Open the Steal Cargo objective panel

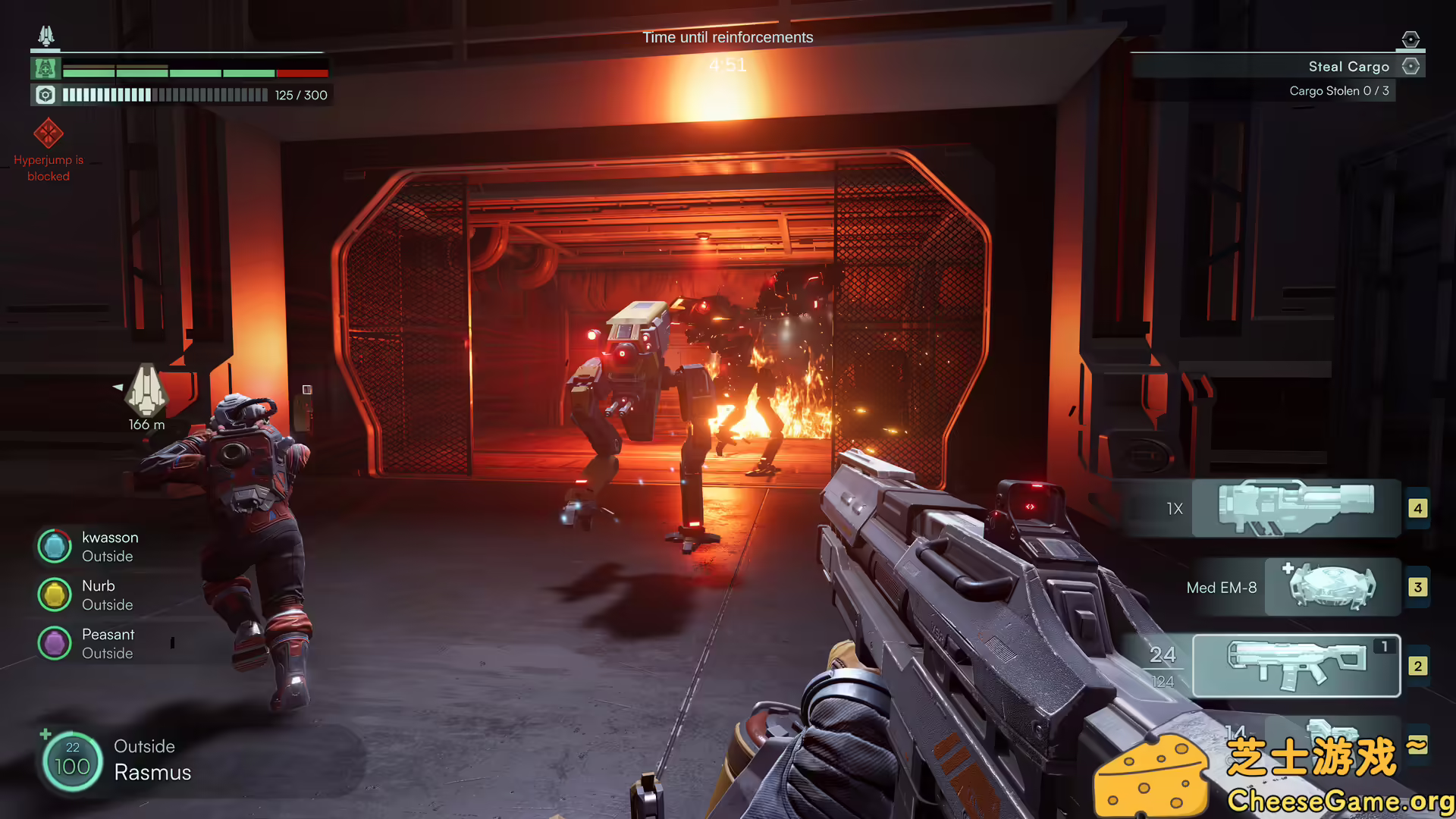click(x=1349, y=66)
